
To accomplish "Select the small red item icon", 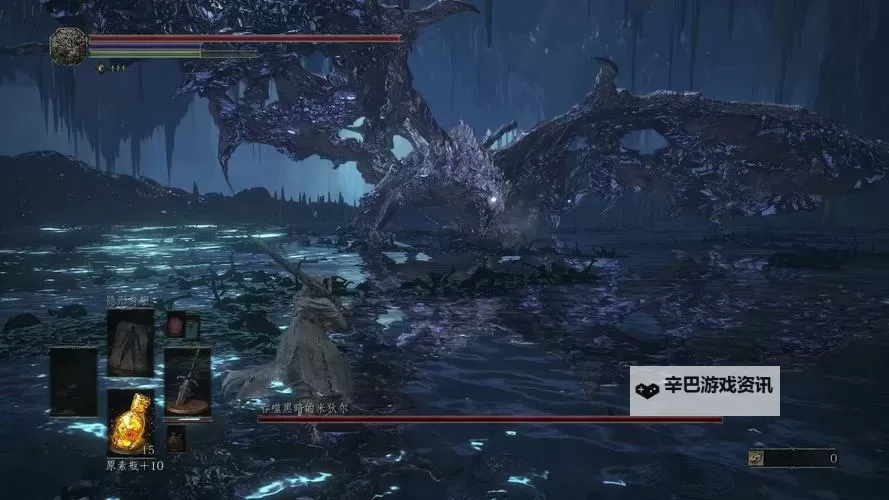I will 176,325.
